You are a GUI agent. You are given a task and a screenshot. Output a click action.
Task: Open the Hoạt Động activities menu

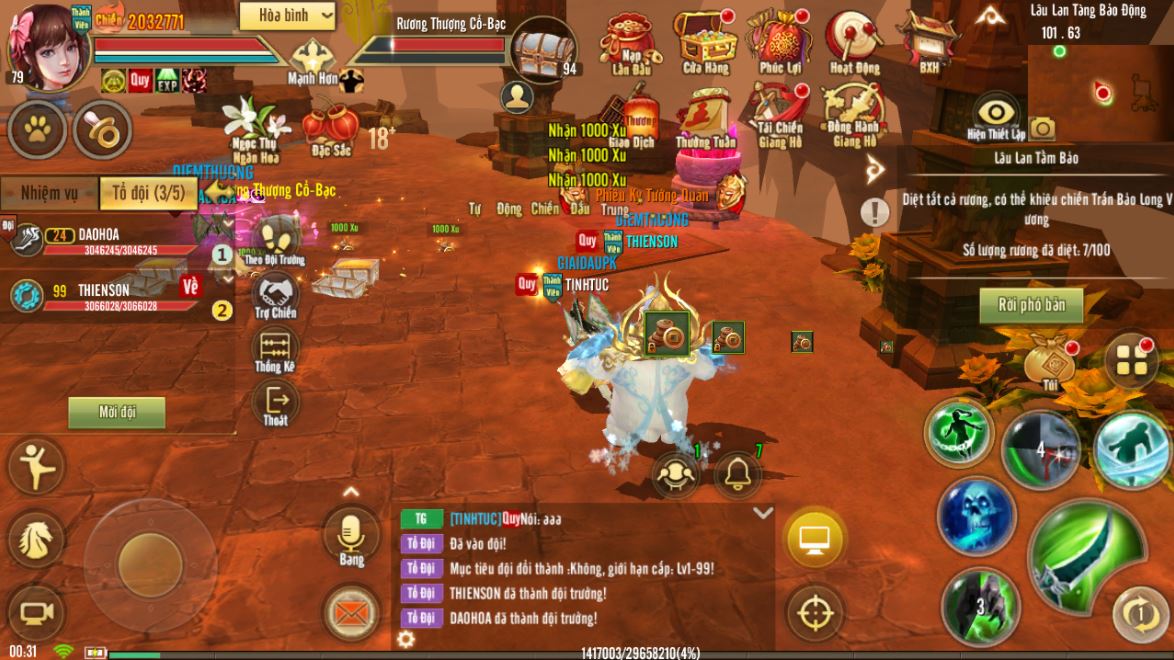tap(854, 40)
